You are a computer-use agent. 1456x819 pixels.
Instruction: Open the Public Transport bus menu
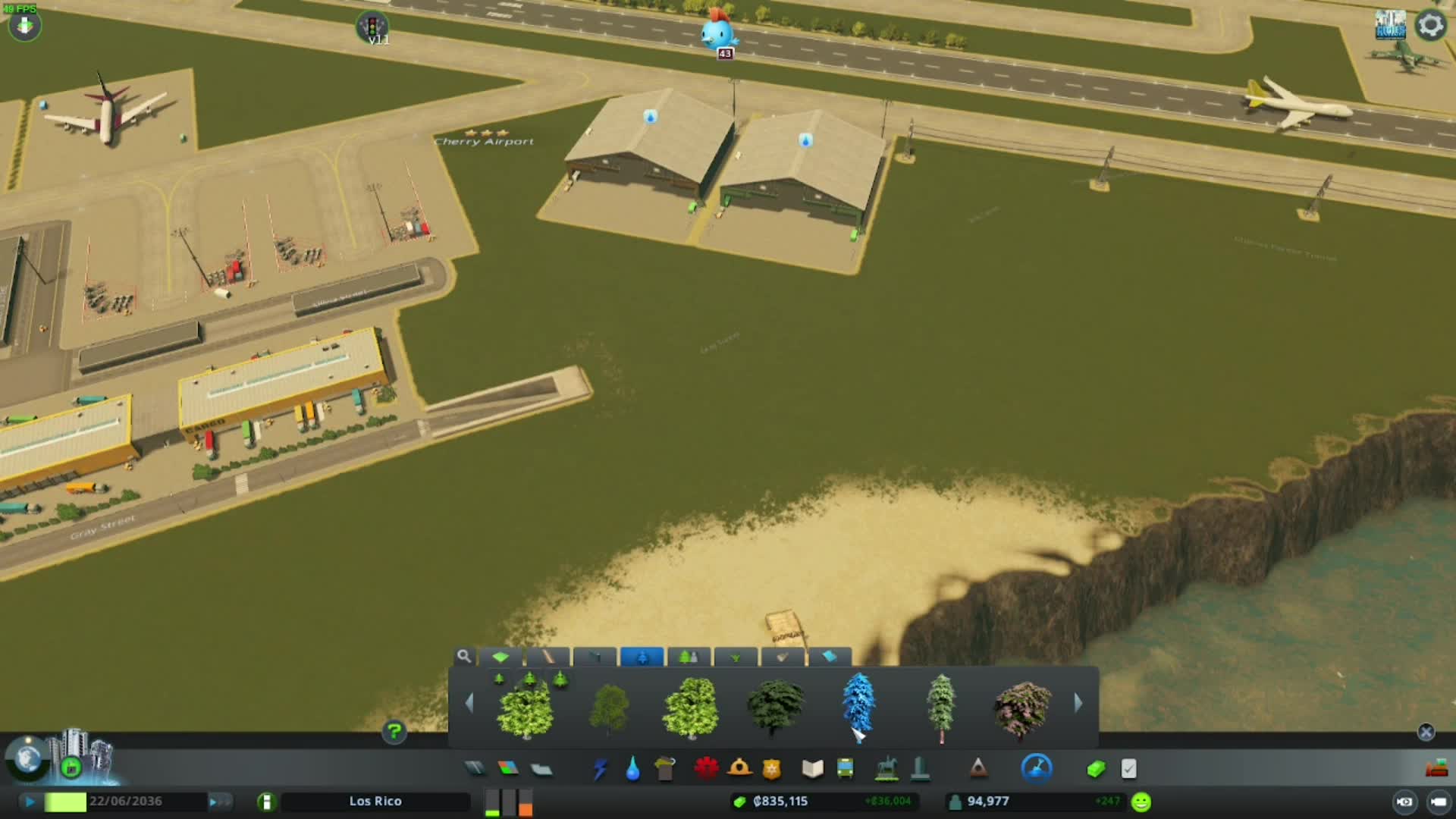(845, 769)
